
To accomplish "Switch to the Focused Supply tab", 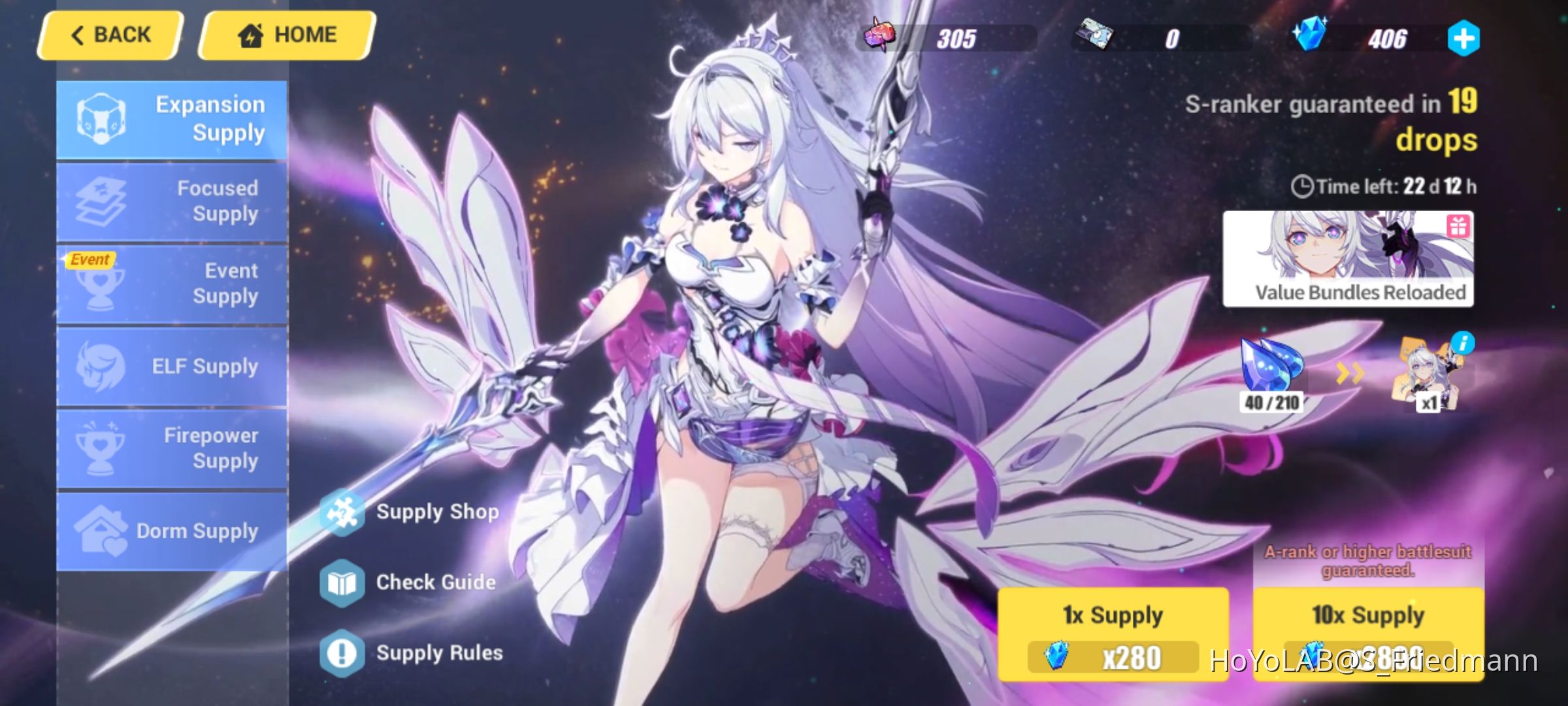I will [x=172, y=201].
